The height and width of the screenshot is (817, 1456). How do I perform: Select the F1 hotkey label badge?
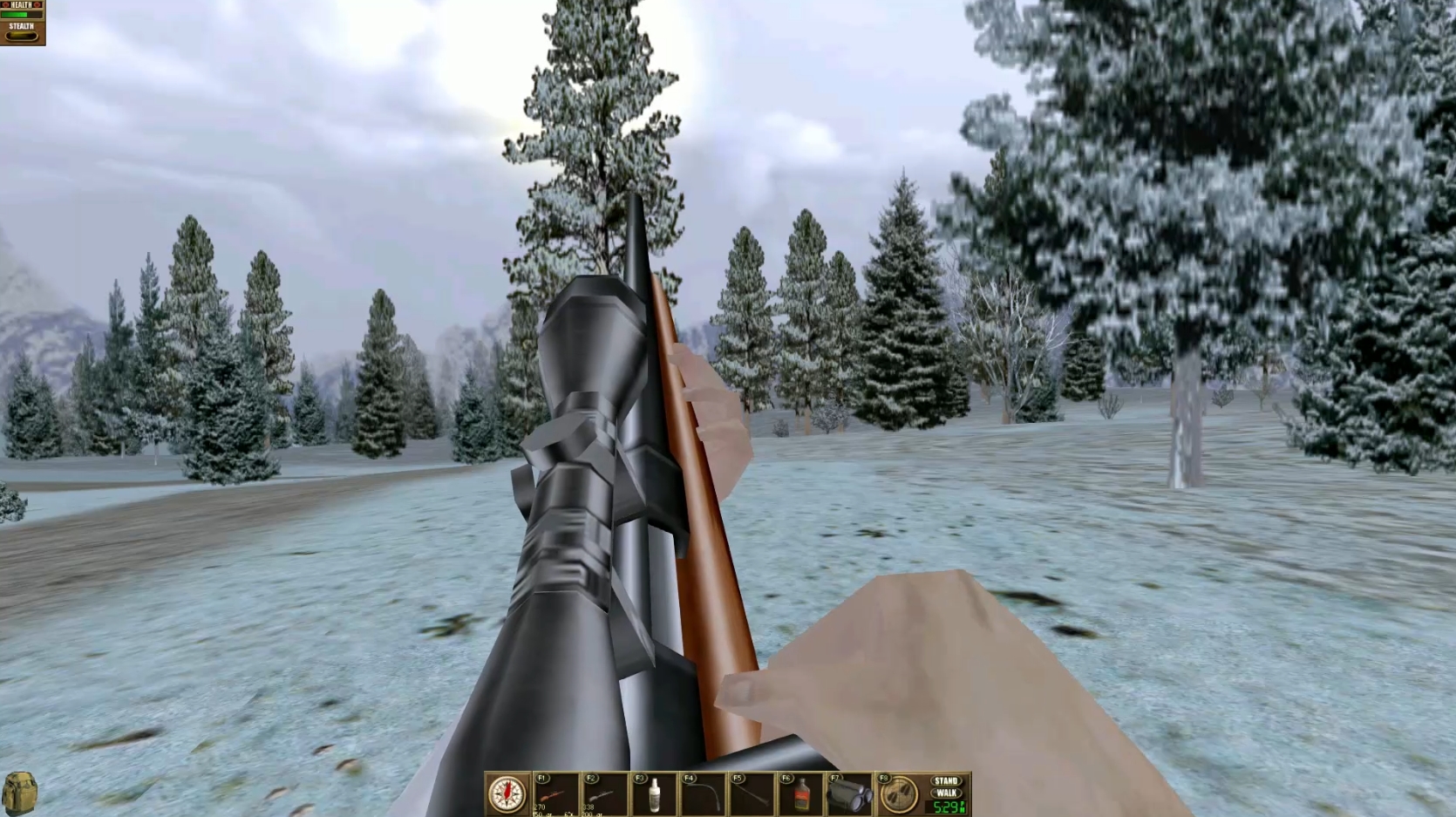pyautogui.click(x=543, y=776)
